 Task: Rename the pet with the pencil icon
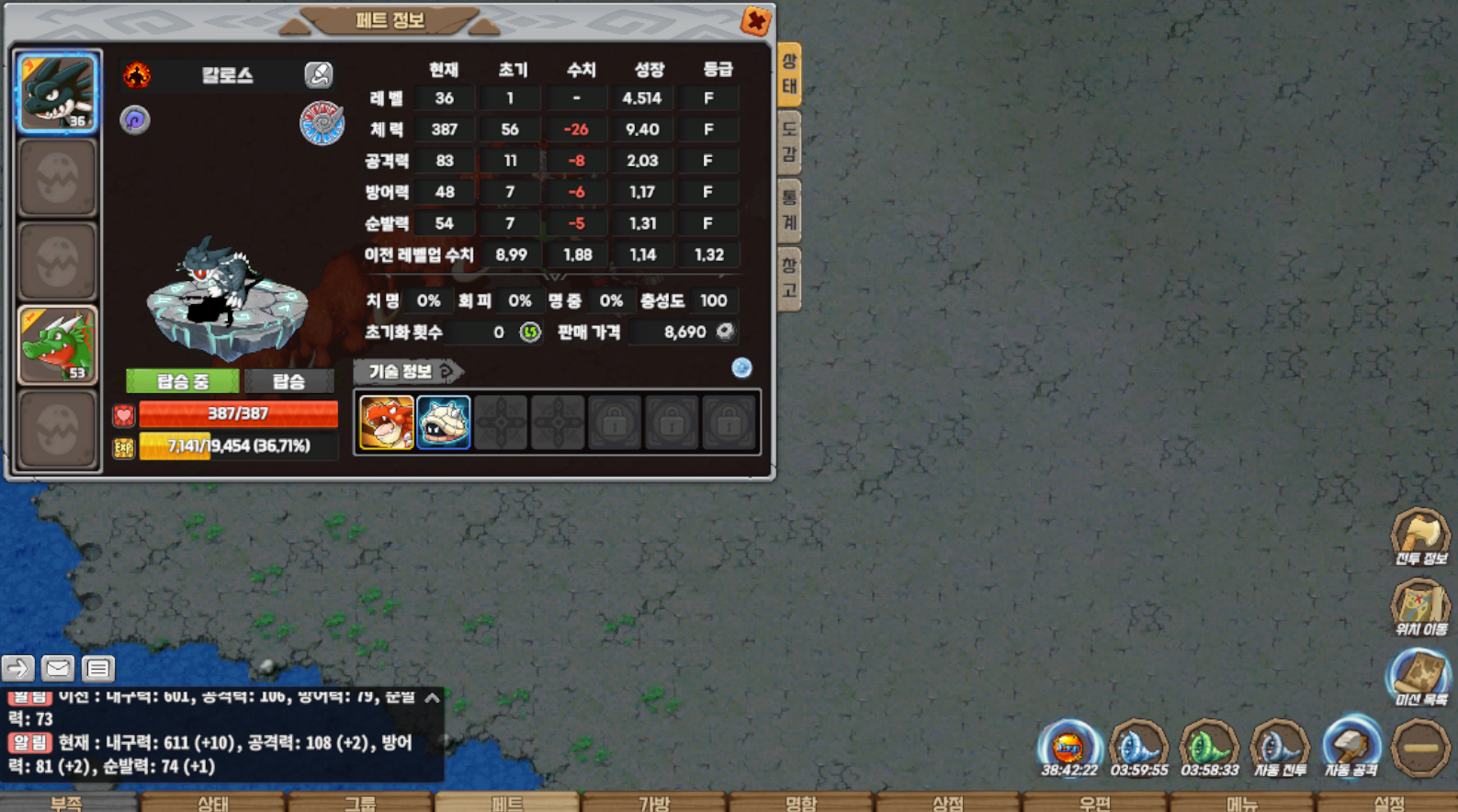318,74
